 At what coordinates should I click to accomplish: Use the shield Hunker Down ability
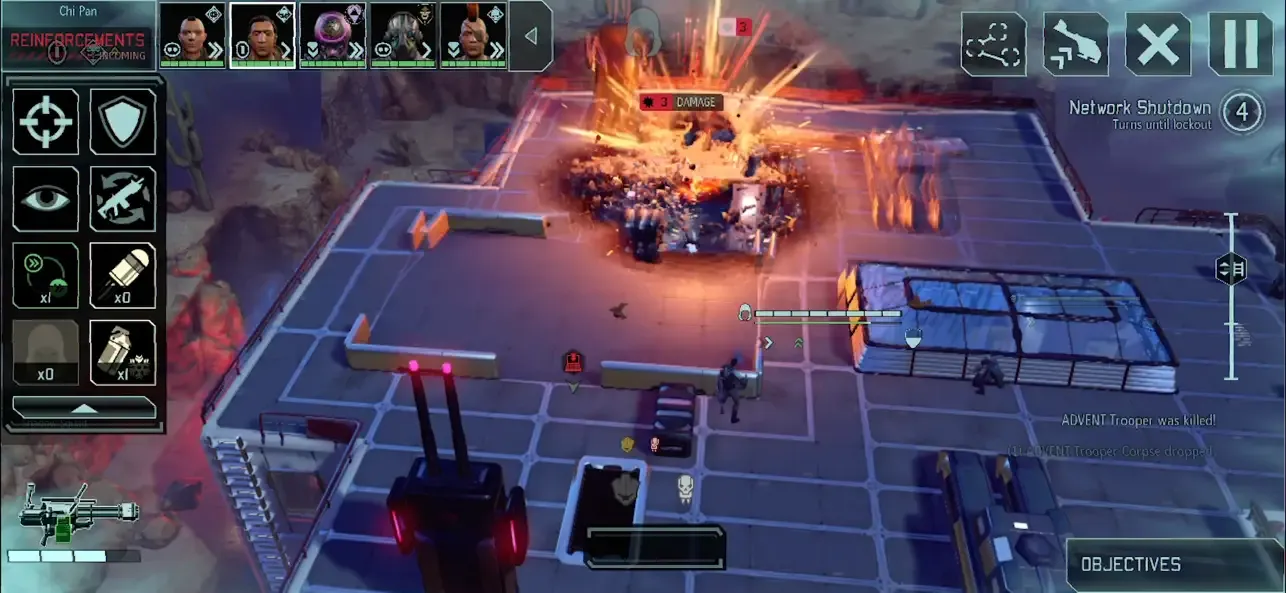pyautogui.click(x=123, y=121)
